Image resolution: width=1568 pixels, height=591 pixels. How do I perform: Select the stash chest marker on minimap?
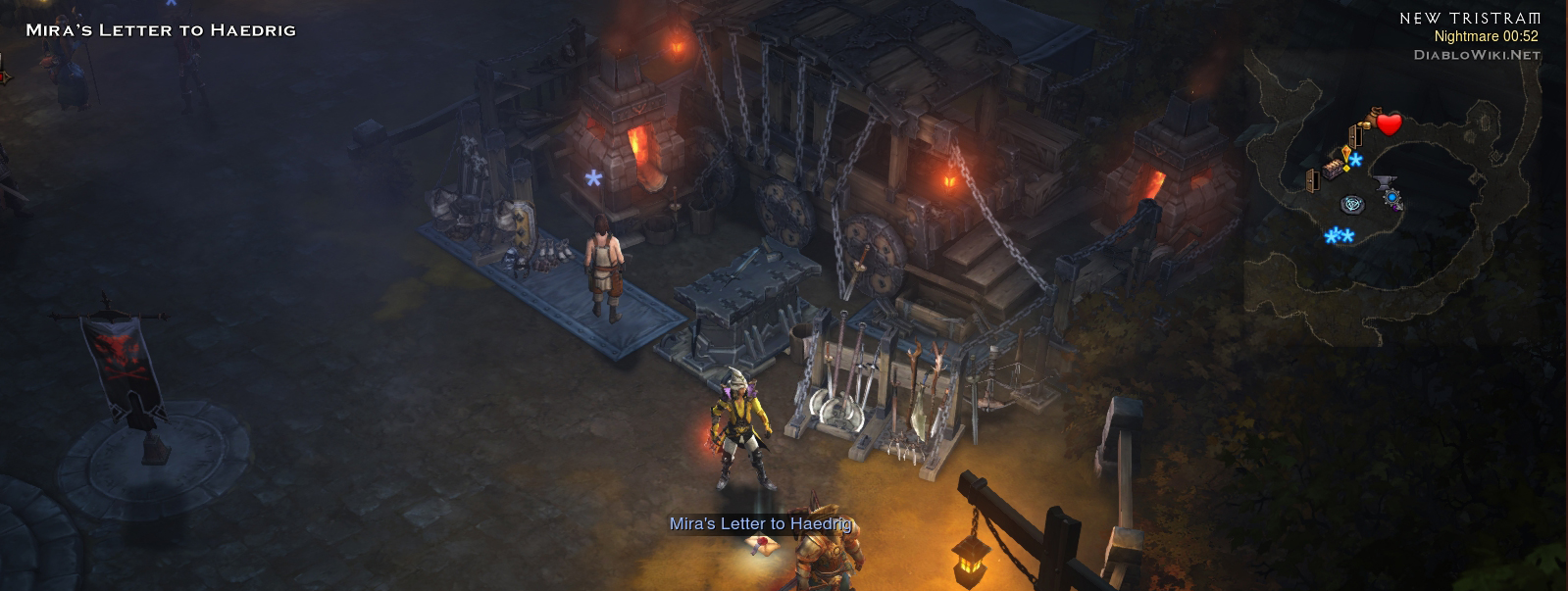(1334, 169)
